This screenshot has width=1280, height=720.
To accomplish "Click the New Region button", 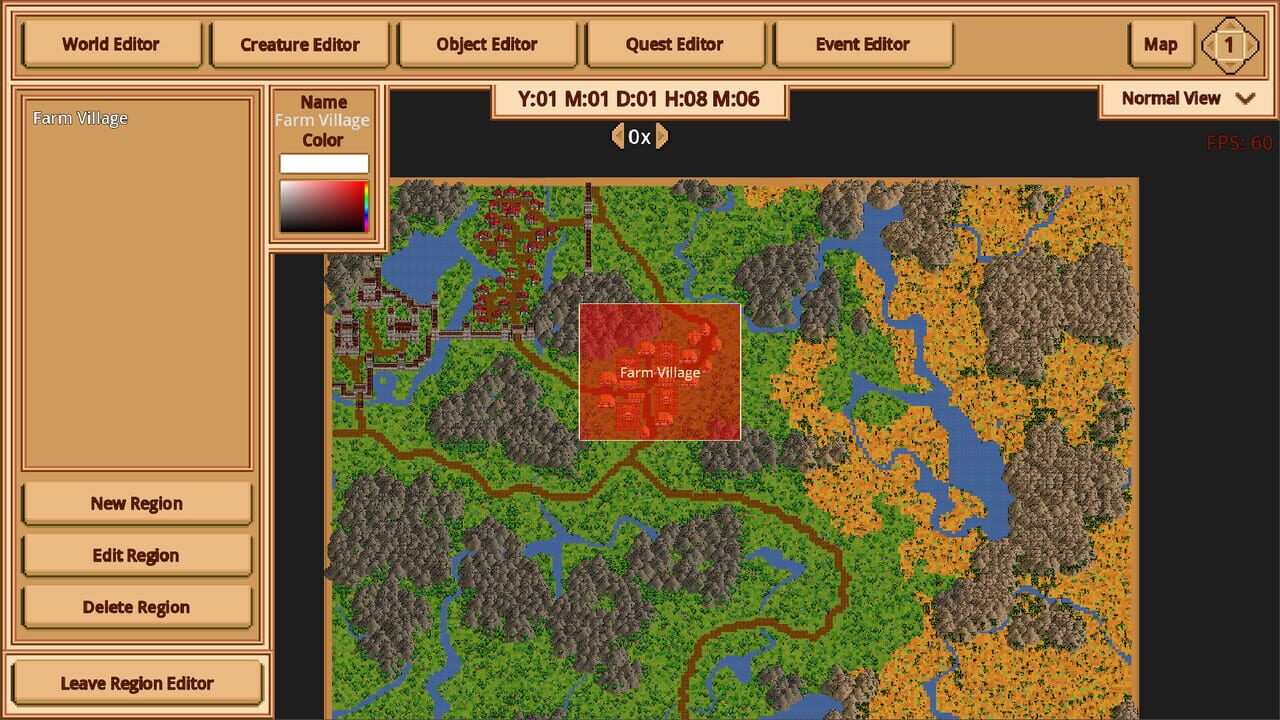I will tap(136, 503).
